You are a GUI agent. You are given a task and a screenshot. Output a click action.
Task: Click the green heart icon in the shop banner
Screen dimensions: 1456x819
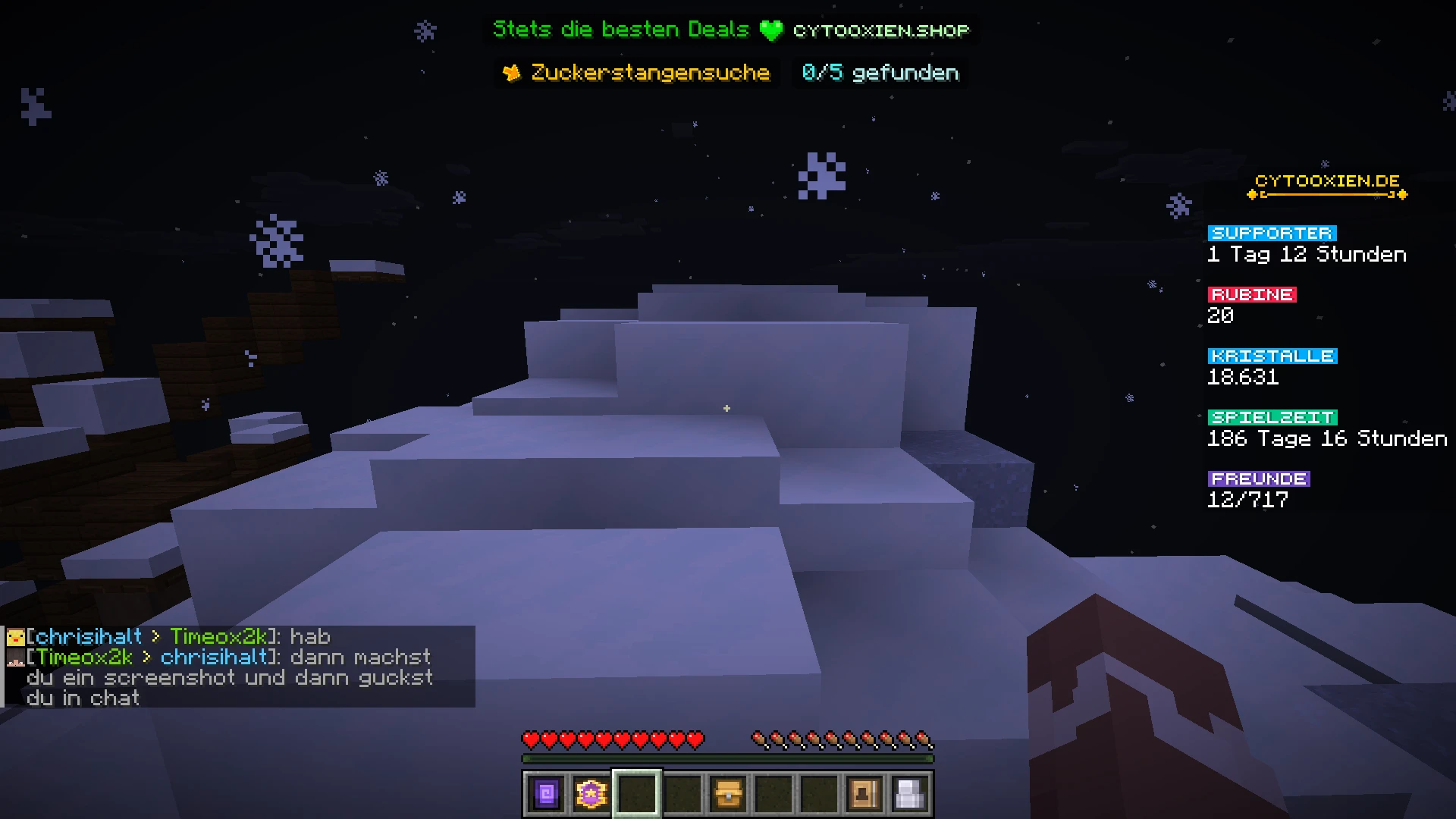point(770,30)
